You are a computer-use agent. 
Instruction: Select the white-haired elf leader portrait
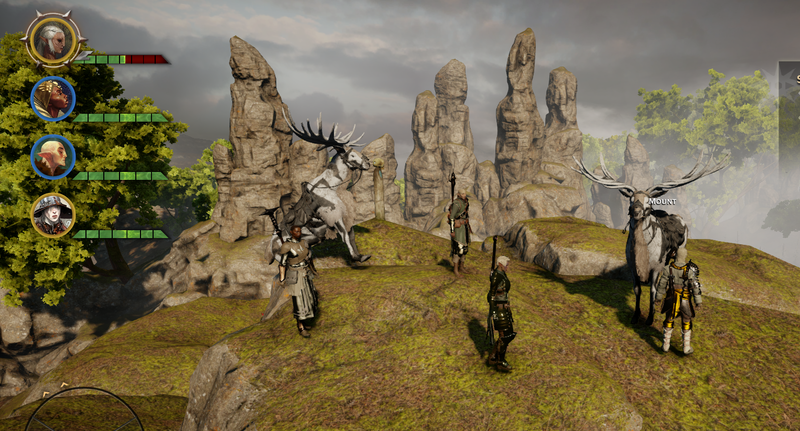[x=51, y=41]
